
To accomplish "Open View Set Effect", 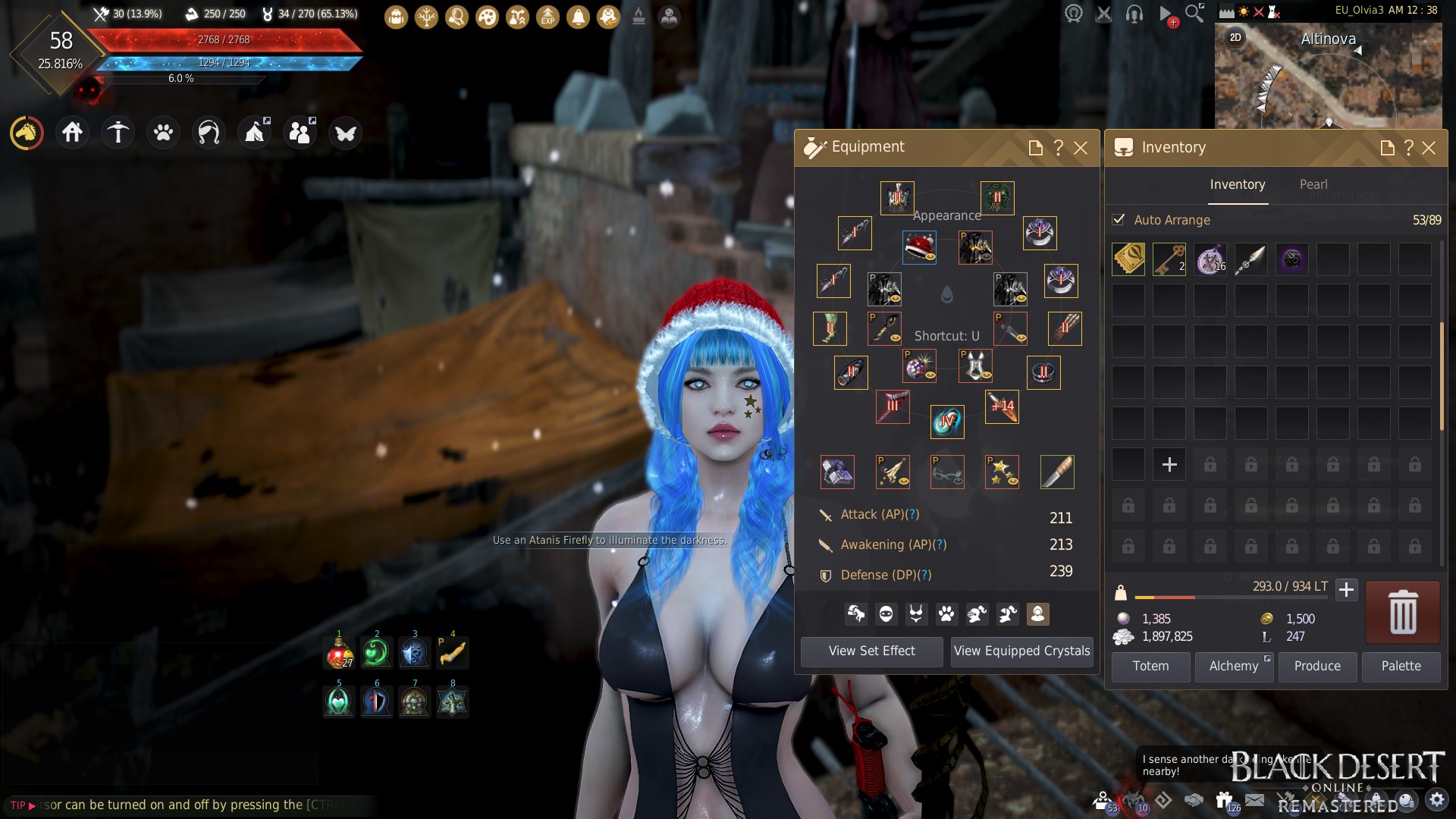I will (x=871, y=651).
